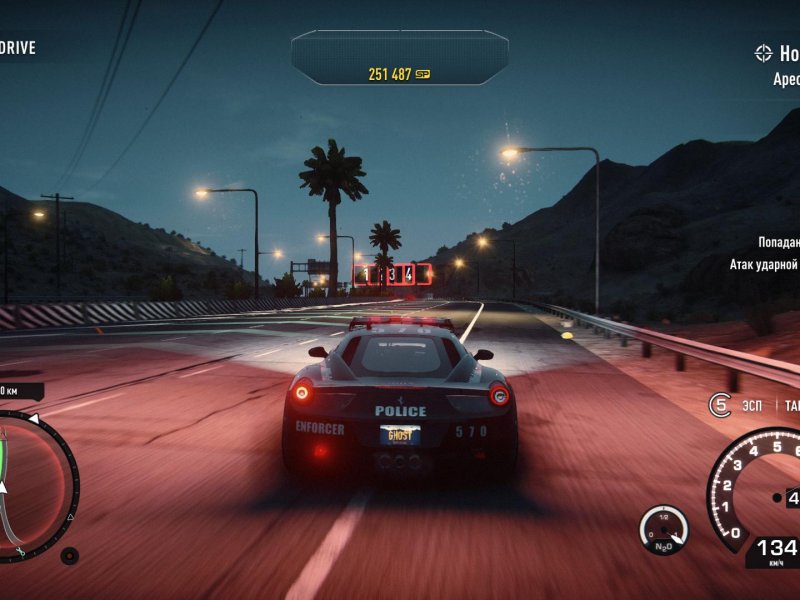This screenshot has width=800, height=600.
Task: Select the Атак ударной objective line
Action: (x=764, y=265)
